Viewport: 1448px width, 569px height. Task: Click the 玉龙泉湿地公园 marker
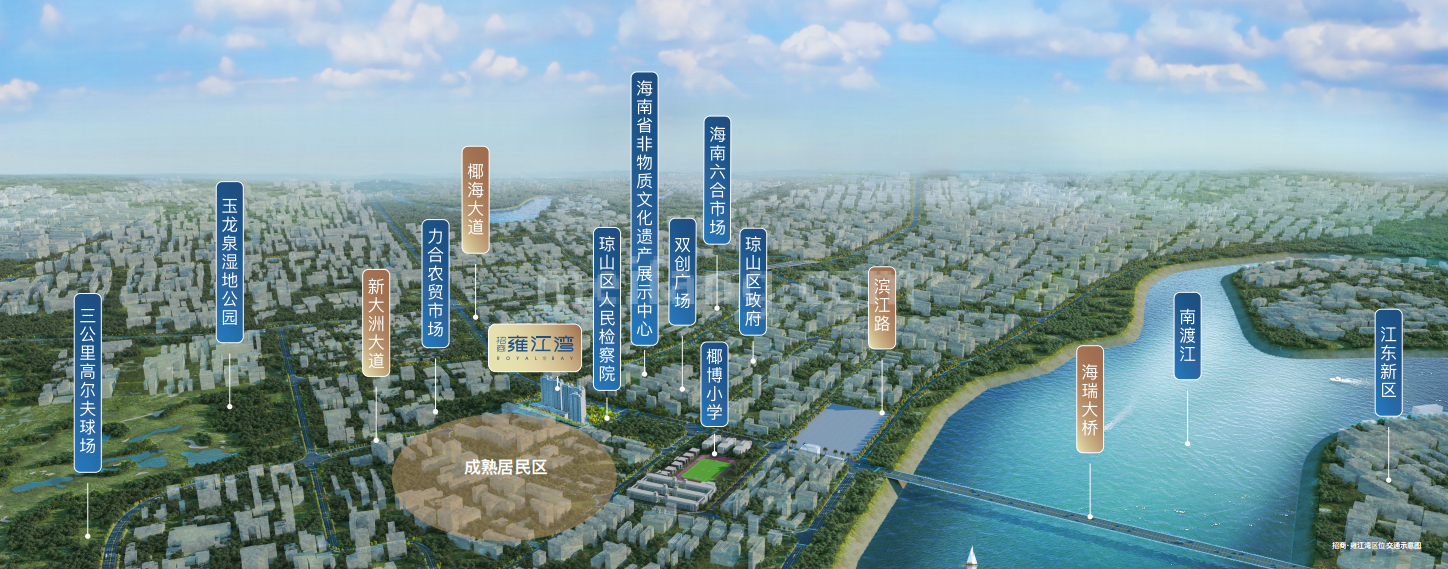point(230,262)
